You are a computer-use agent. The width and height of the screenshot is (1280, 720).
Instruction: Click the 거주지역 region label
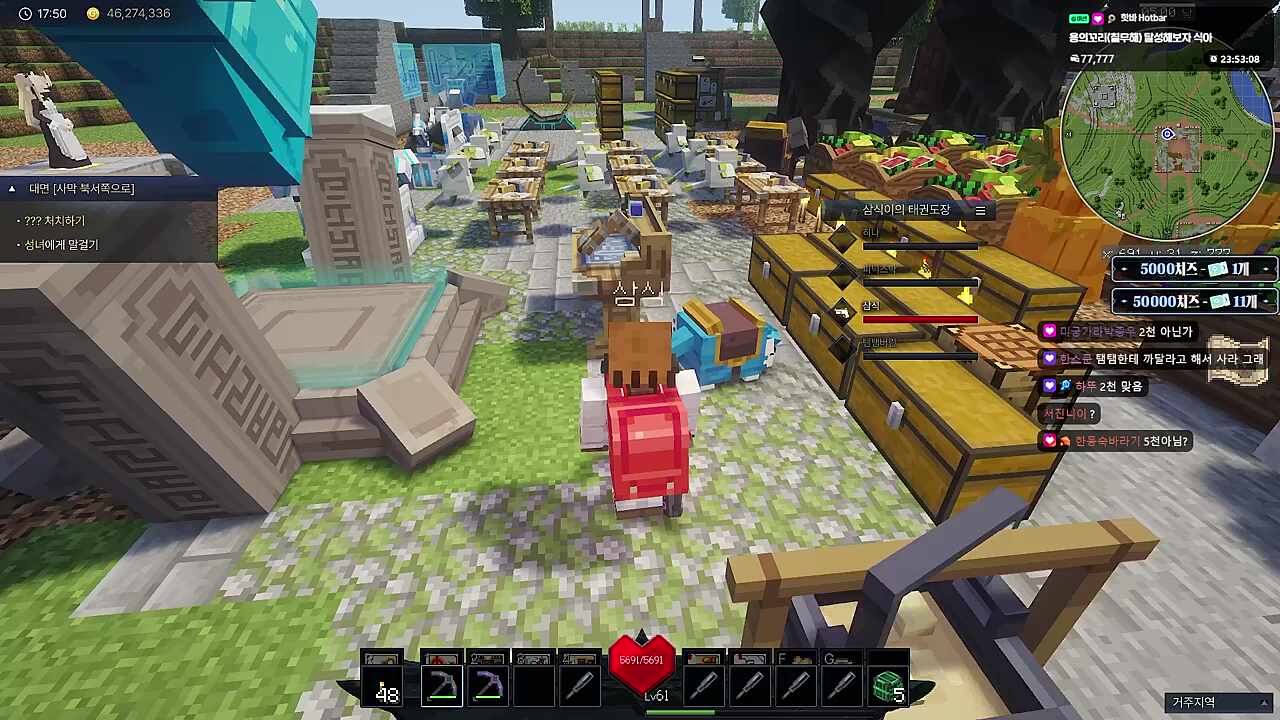tap(1193, 702)
